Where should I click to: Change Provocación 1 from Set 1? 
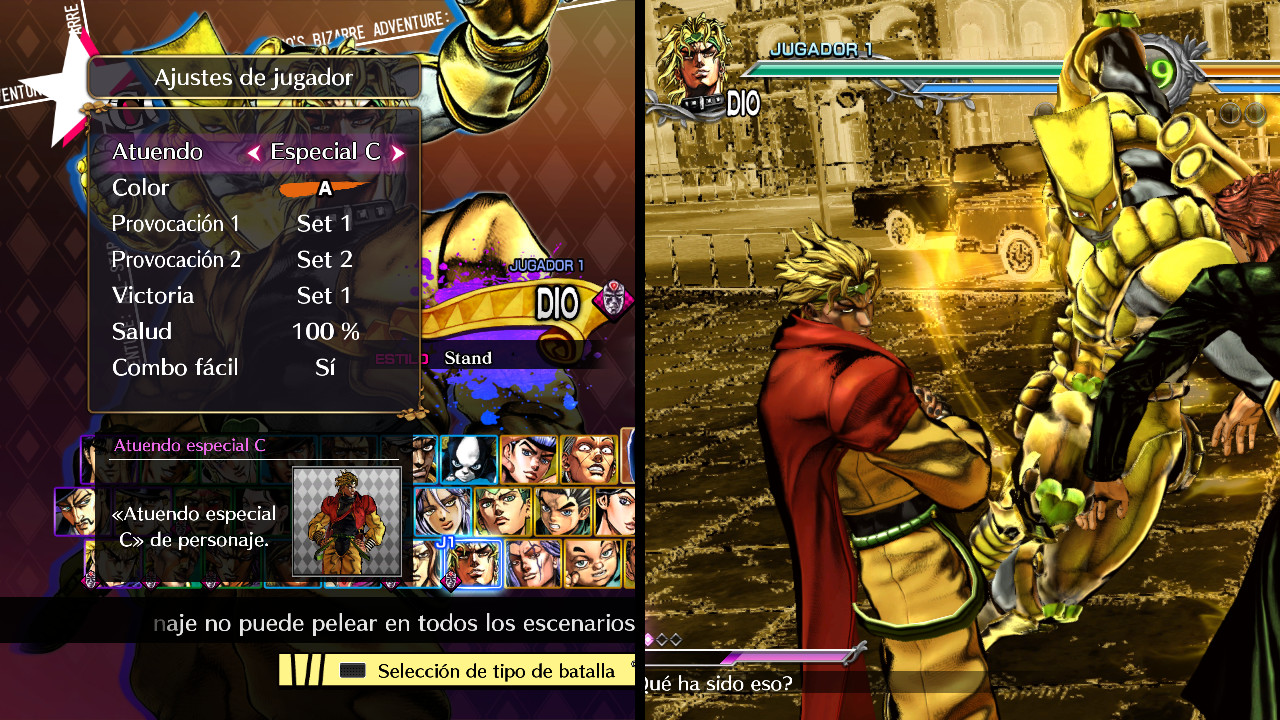324,223
